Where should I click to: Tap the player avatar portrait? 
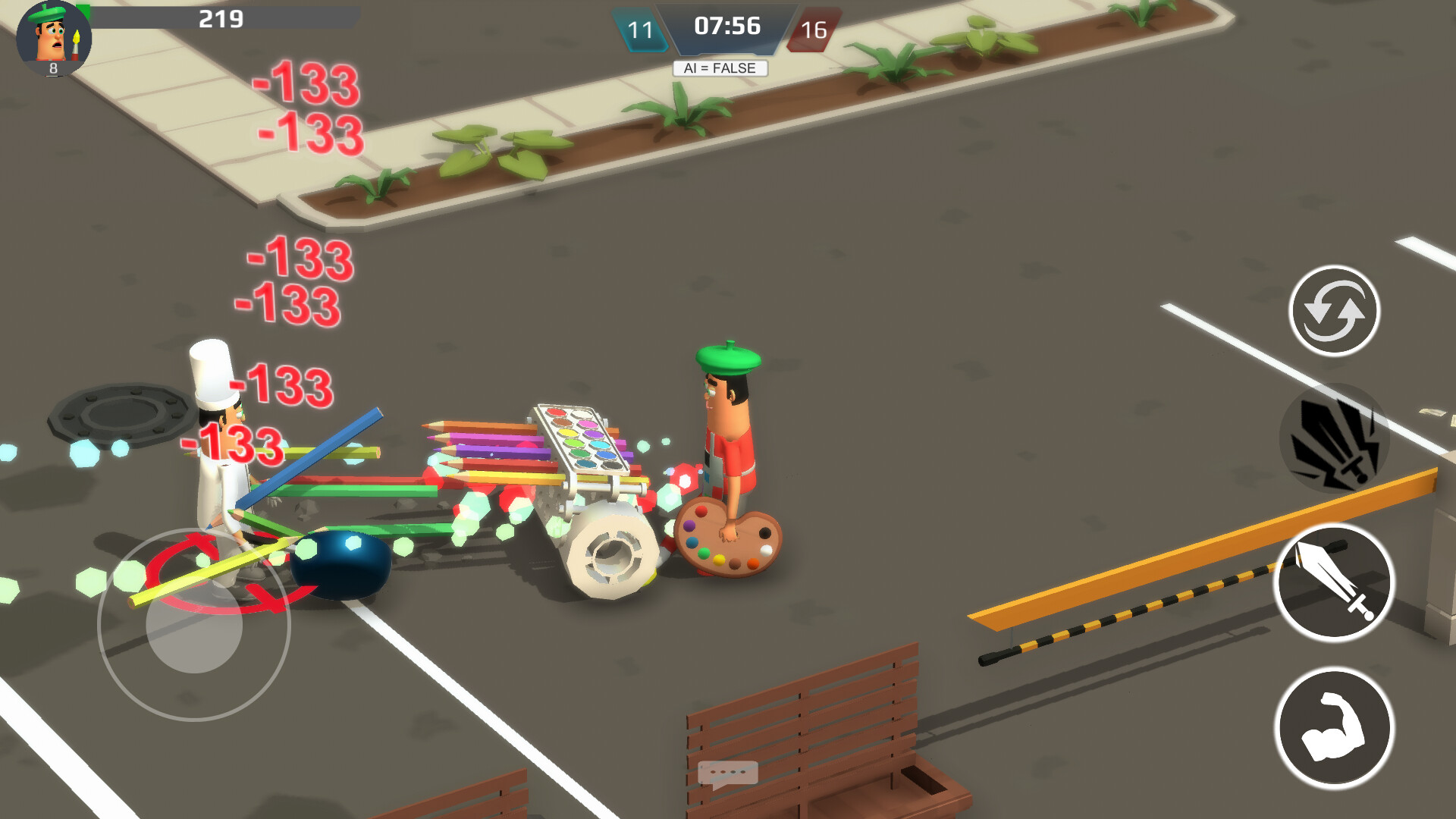click(x=52, y=36)
